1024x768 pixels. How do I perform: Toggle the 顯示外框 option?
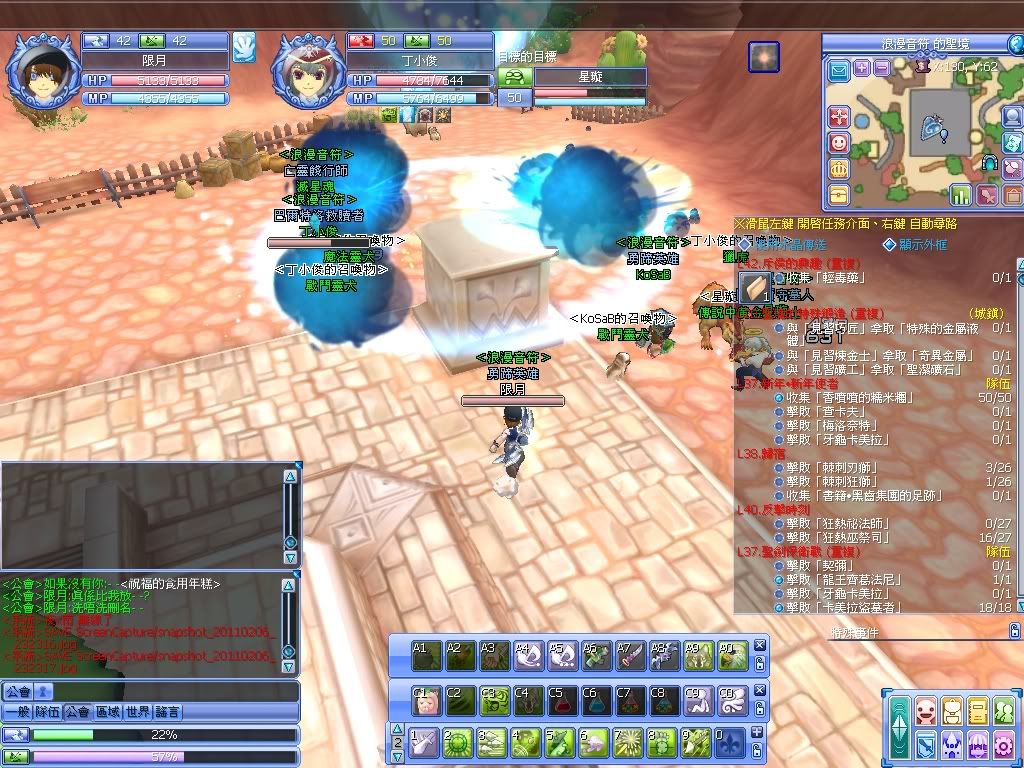[888, 244]
